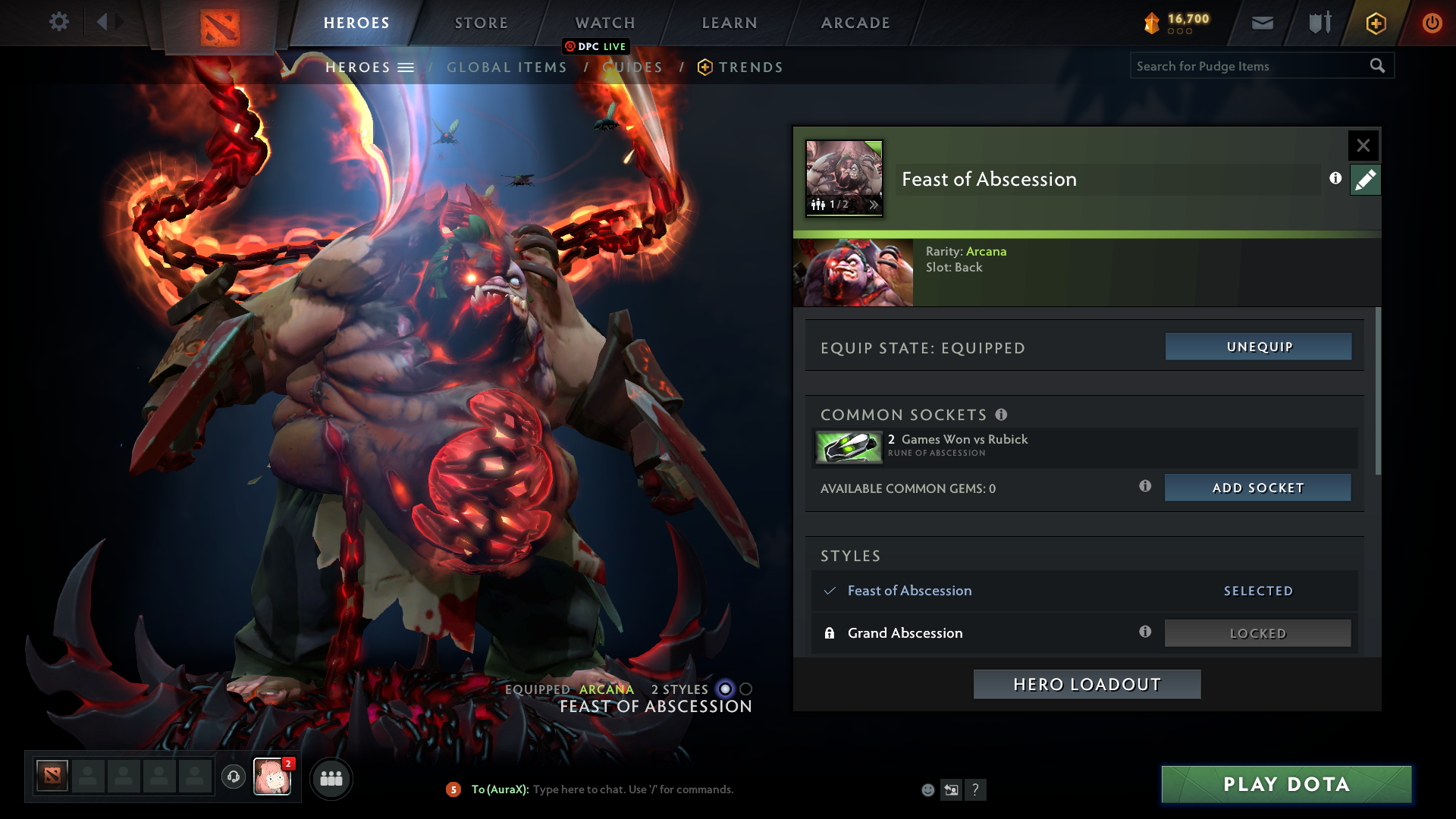The width and height of the screenshot is (1456, 819).
Task: Open HERO LOADOUT
Action: [x=1086, y=683]
